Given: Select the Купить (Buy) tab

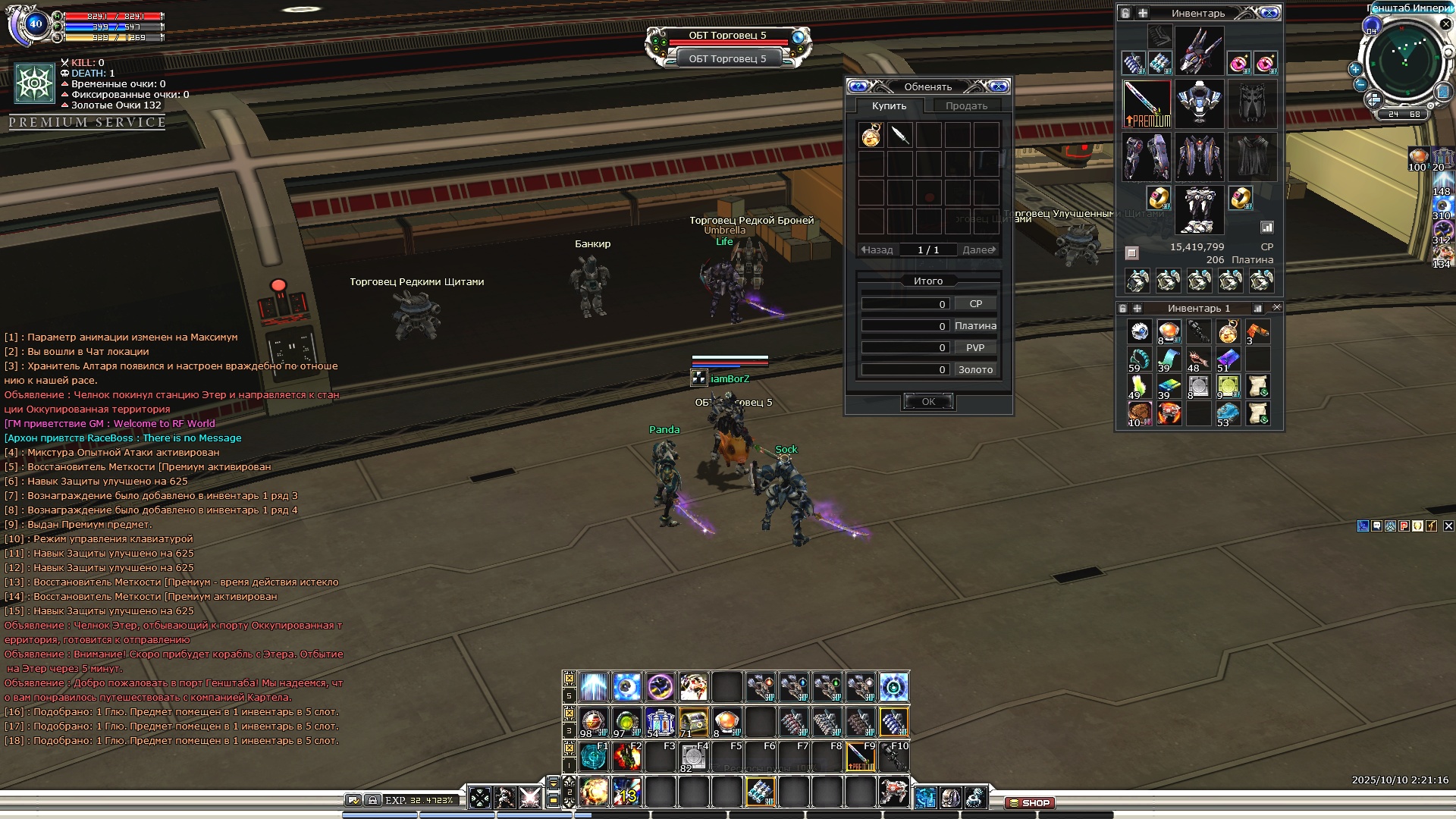Looking at the screenshot, I should pos(889,106).
